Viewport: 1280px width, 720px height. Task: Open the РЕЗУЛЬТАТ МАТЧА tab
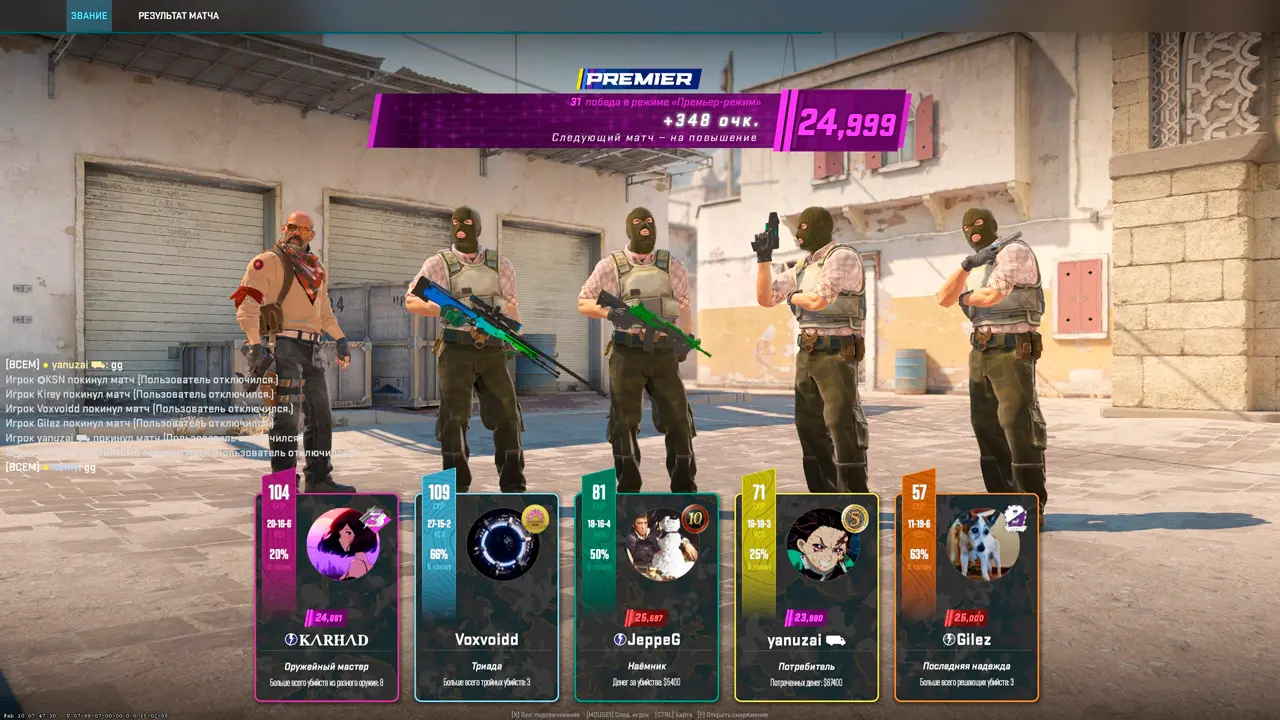click(179, 16)
